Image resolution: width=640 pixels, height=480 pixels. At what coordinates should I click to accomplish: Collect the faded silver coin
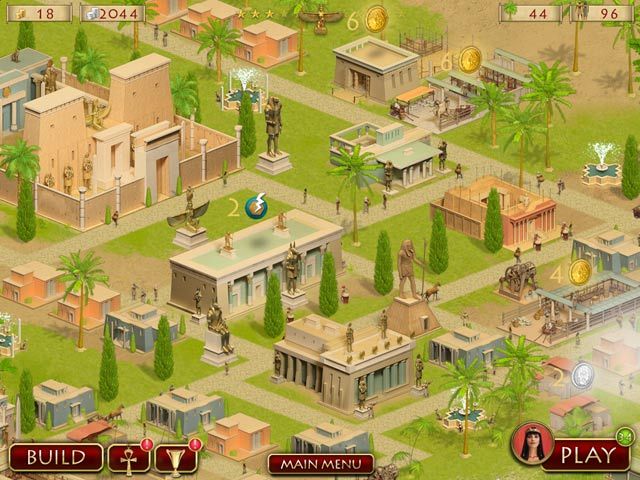pos(583,375)
